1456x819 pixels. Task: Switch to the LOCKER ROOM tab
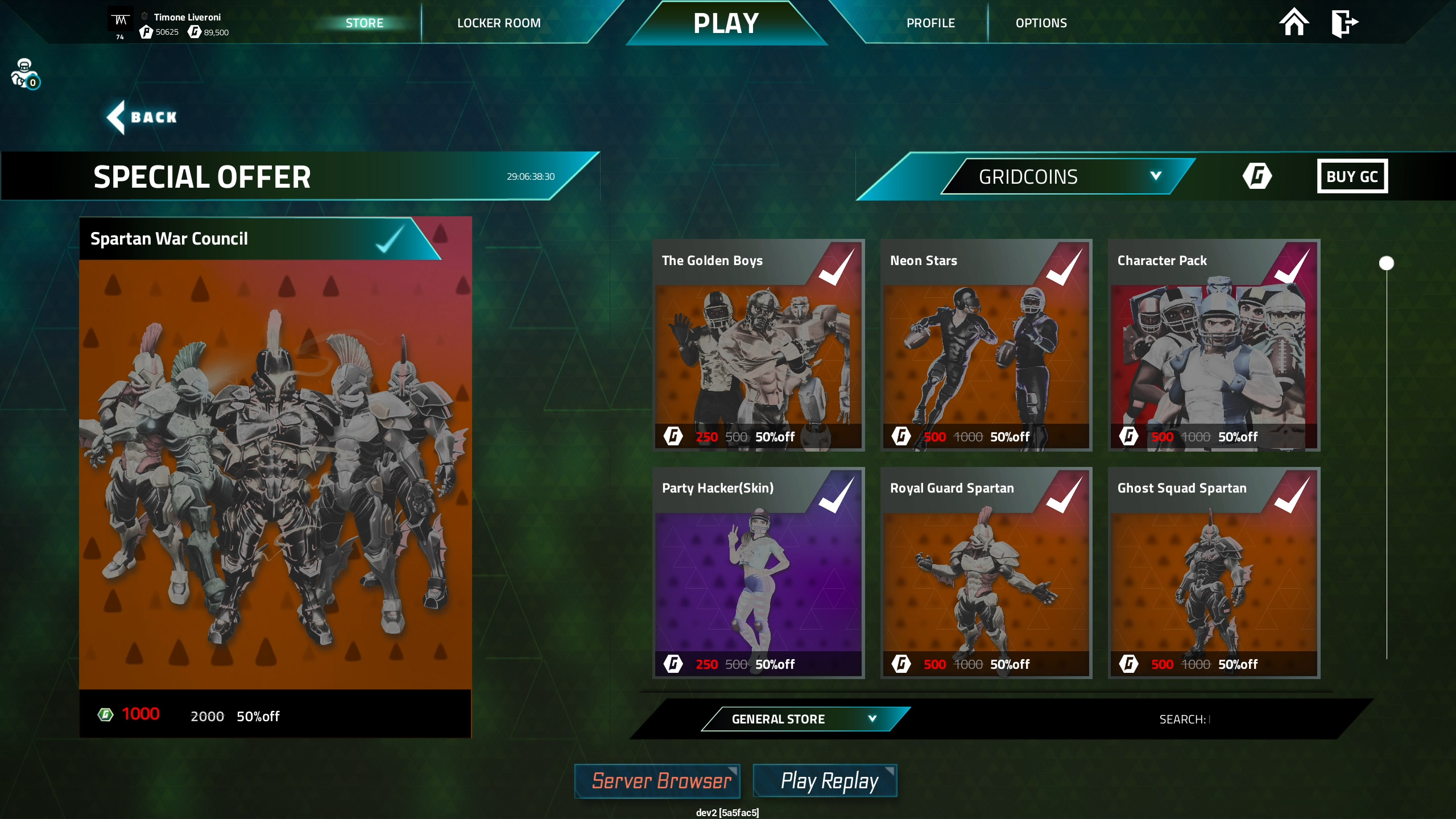click(x=498, y=23)
